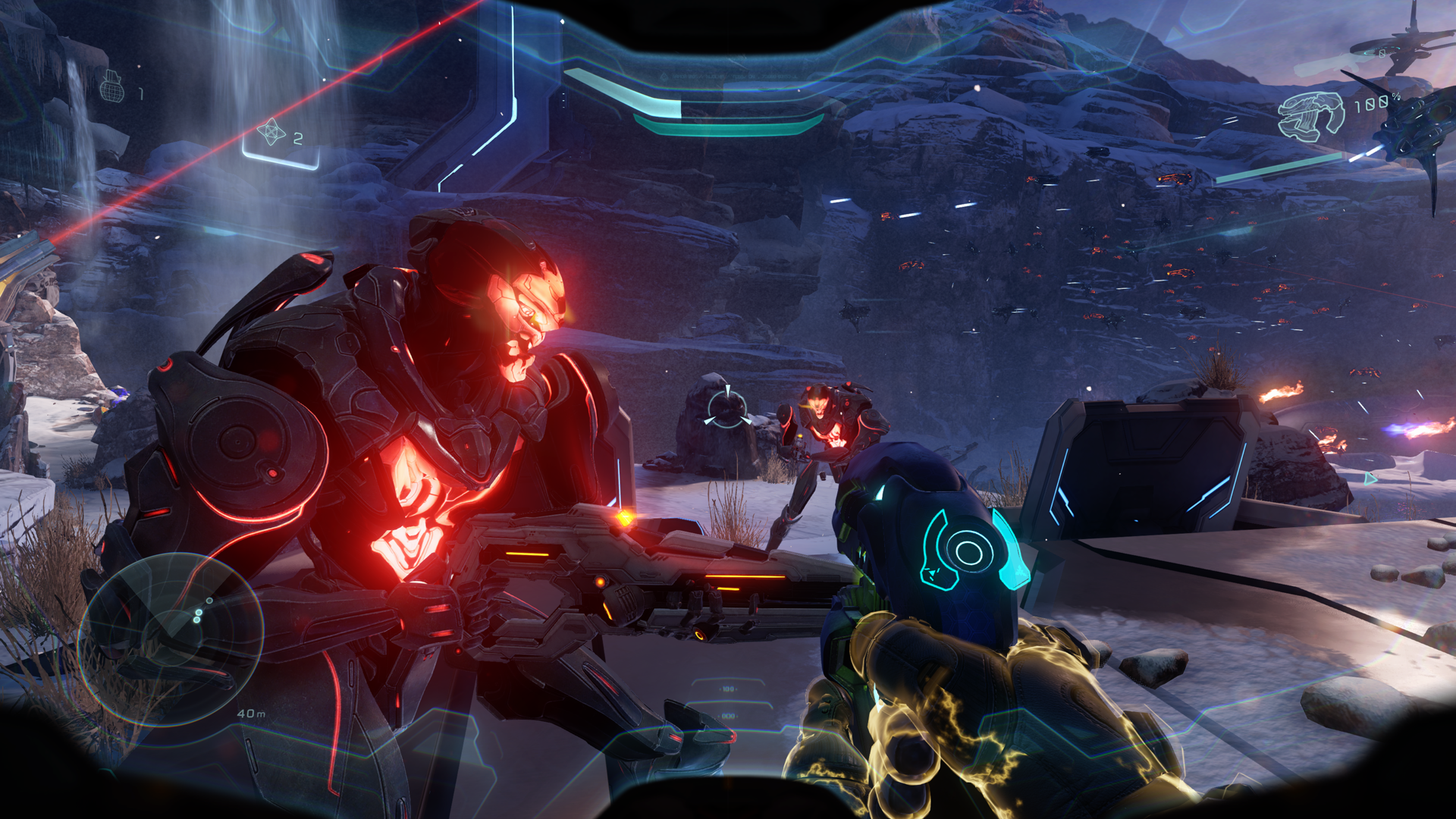Click the motion tracker radar

(x=171, y=639)
